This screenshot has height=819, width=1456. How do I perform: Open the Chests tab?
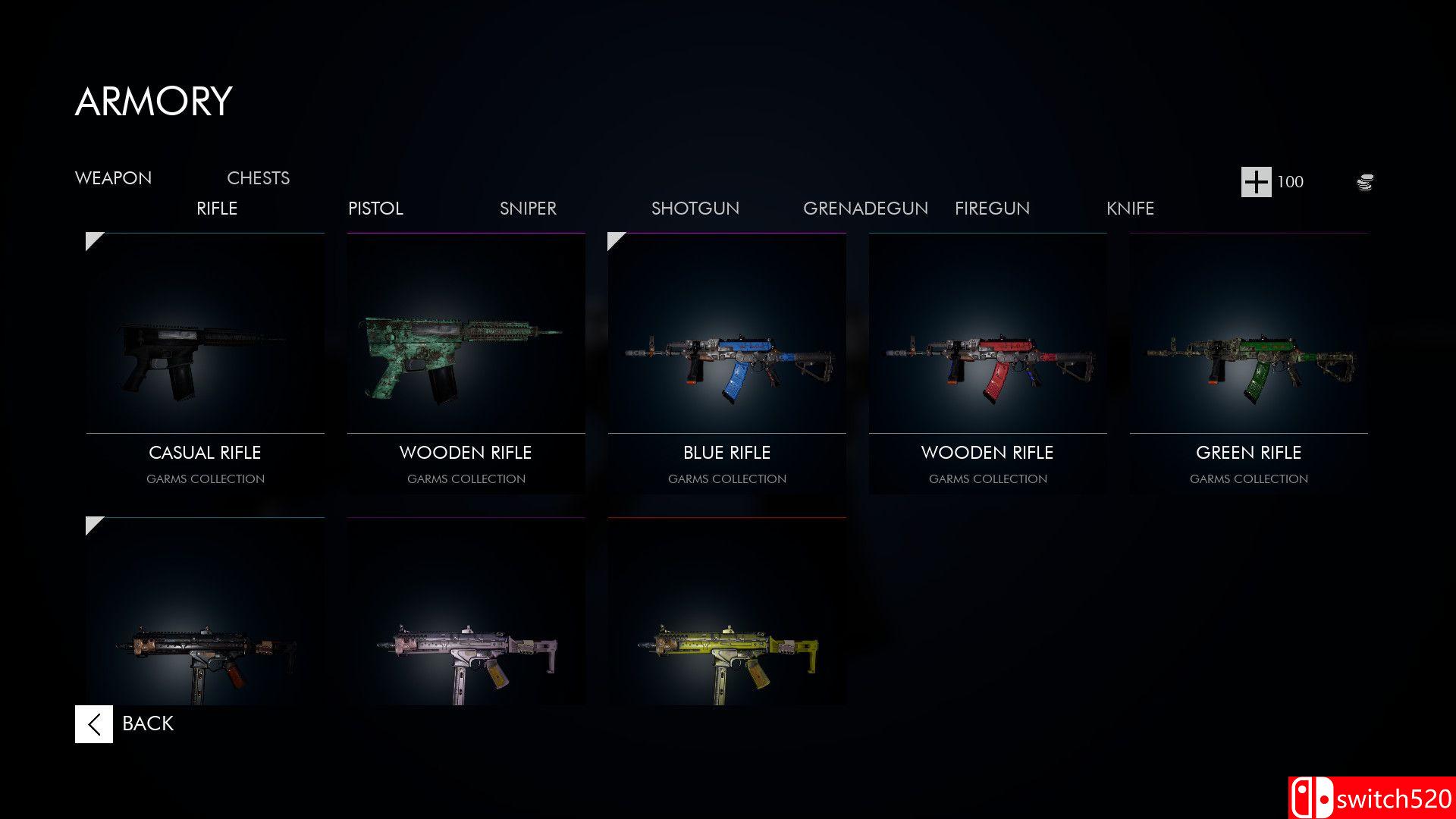[x=258, y=178]
